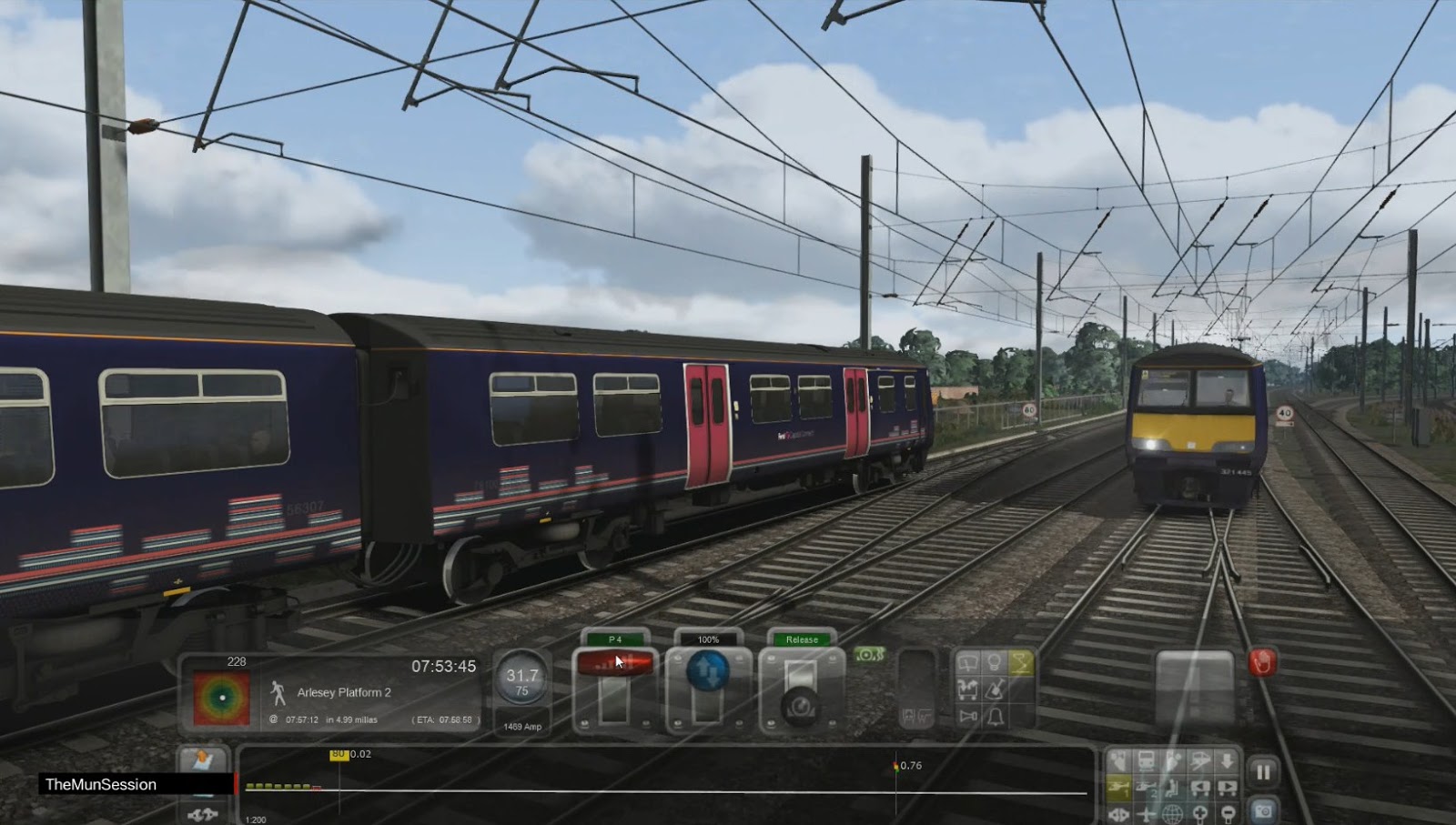
Task: Pause the simulation
Action: pyautogui.click(x=1264, y=768)
